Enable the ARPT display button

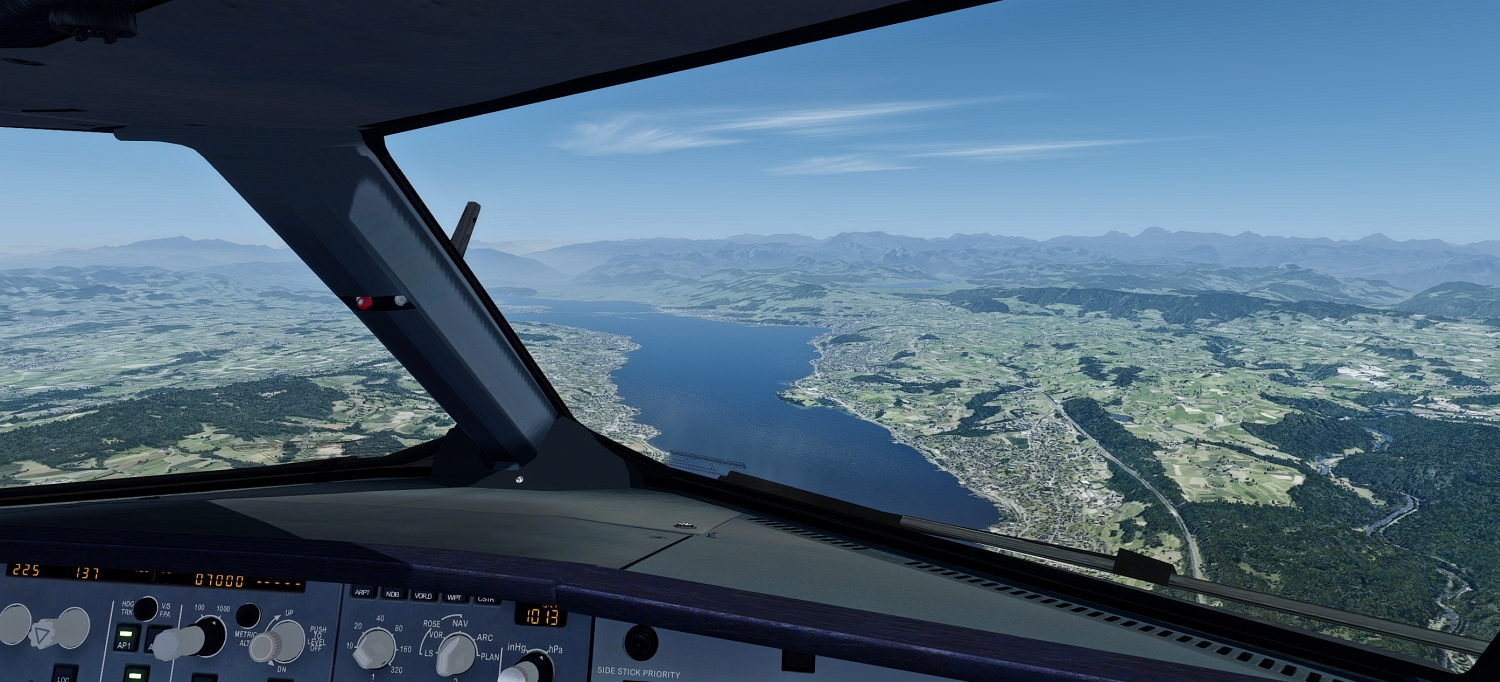(x=362, y=594)
